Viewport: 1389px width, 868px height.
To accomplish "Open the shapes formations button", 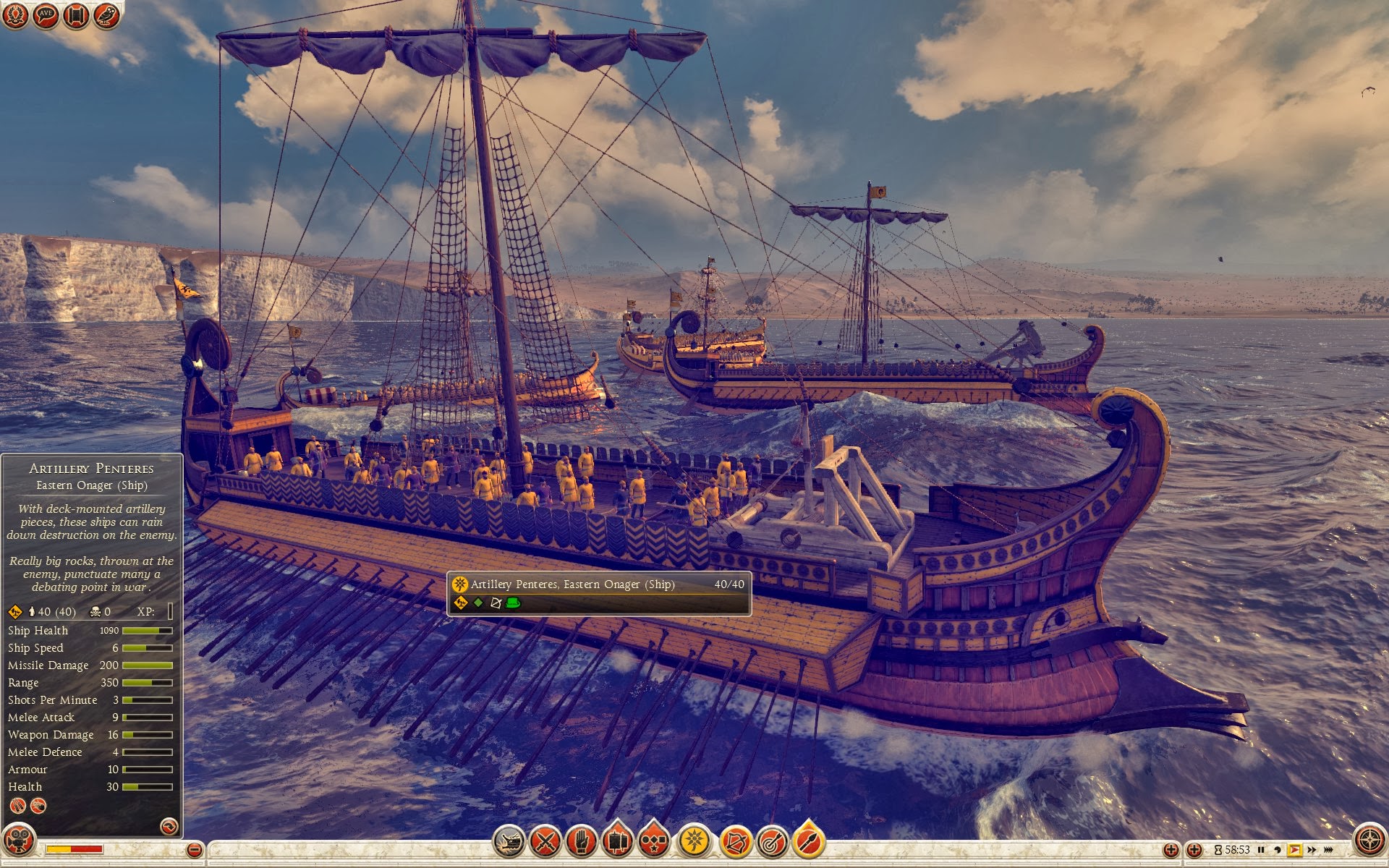I will [654, 841].
